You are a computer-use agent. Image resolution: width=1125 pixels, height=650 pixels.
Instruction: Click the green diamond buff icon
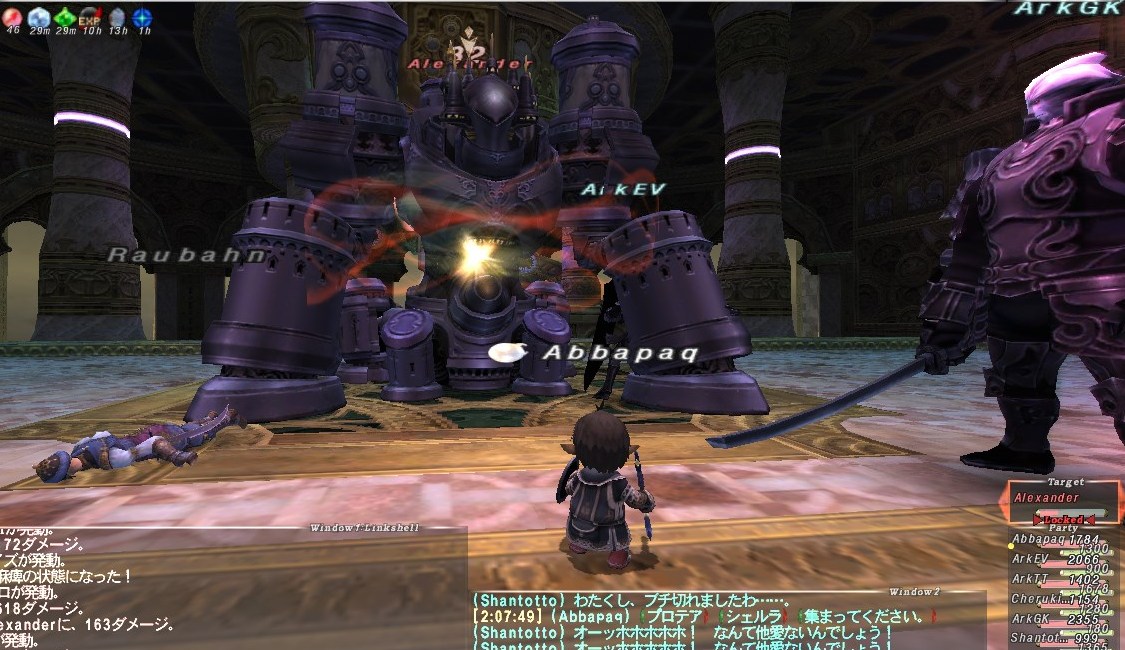[x=65, y=17]
